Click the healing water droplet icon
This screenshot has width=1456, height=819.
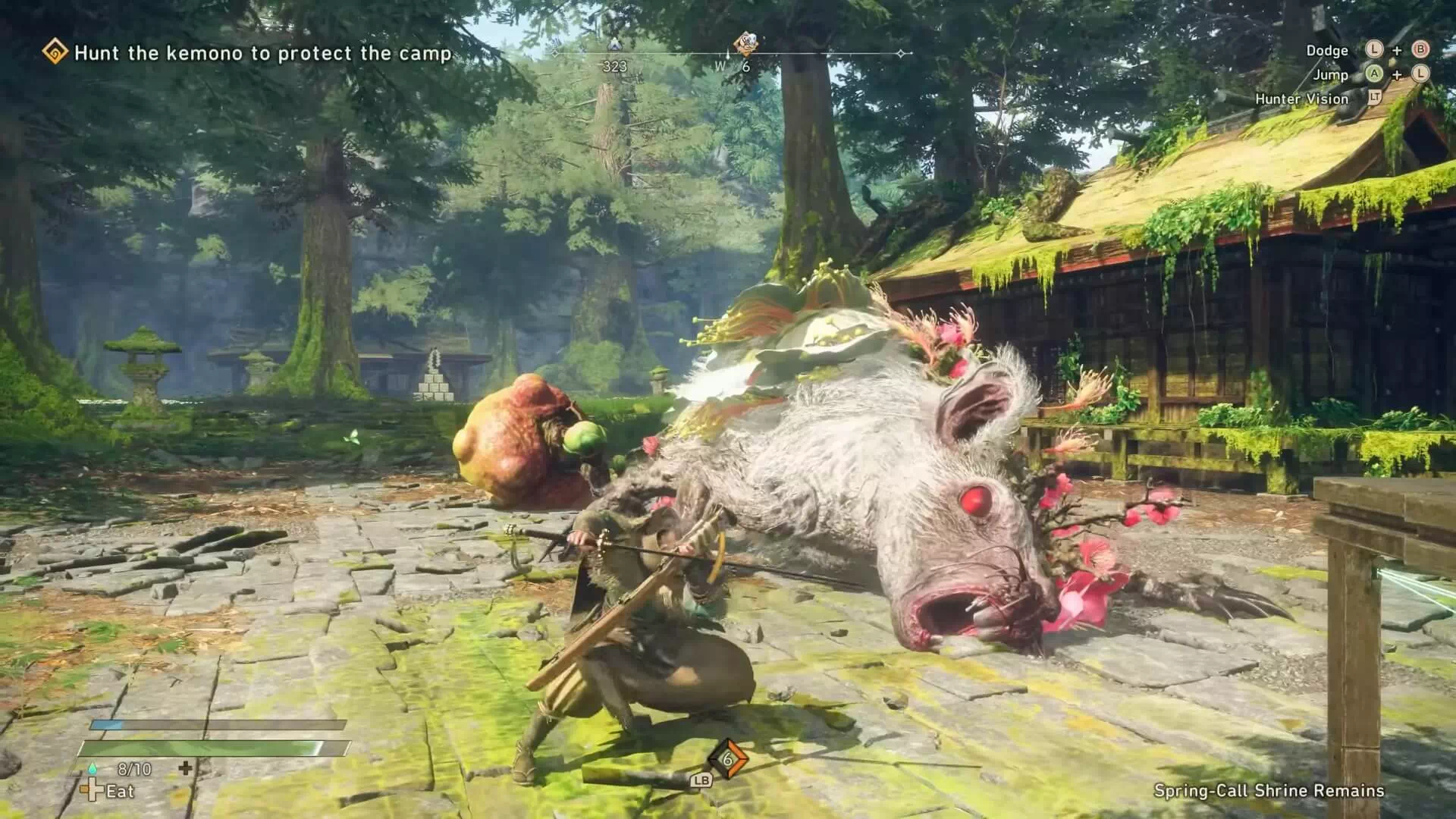click(x=93, y=769)
